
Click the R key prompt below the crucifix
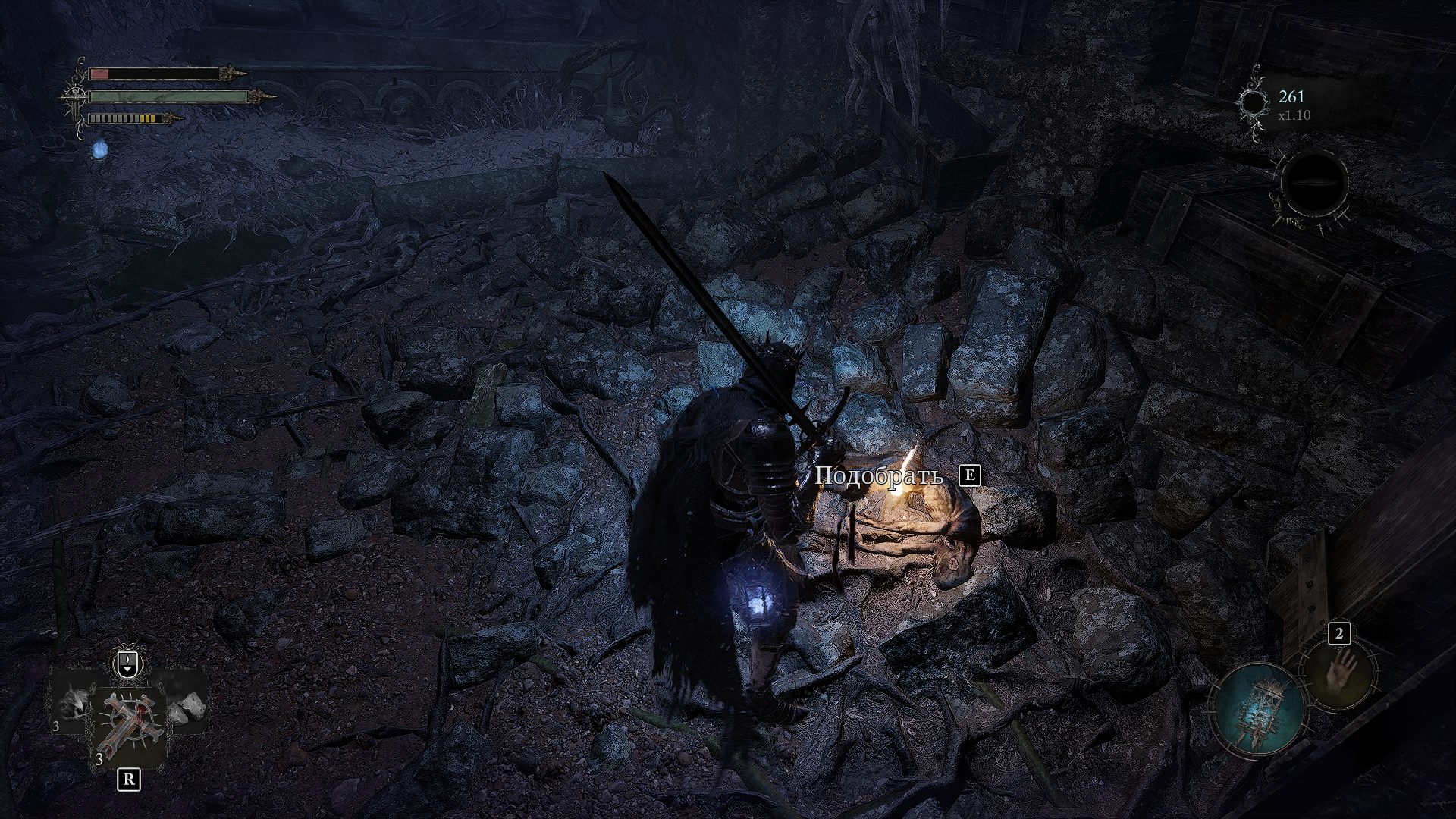127,780
